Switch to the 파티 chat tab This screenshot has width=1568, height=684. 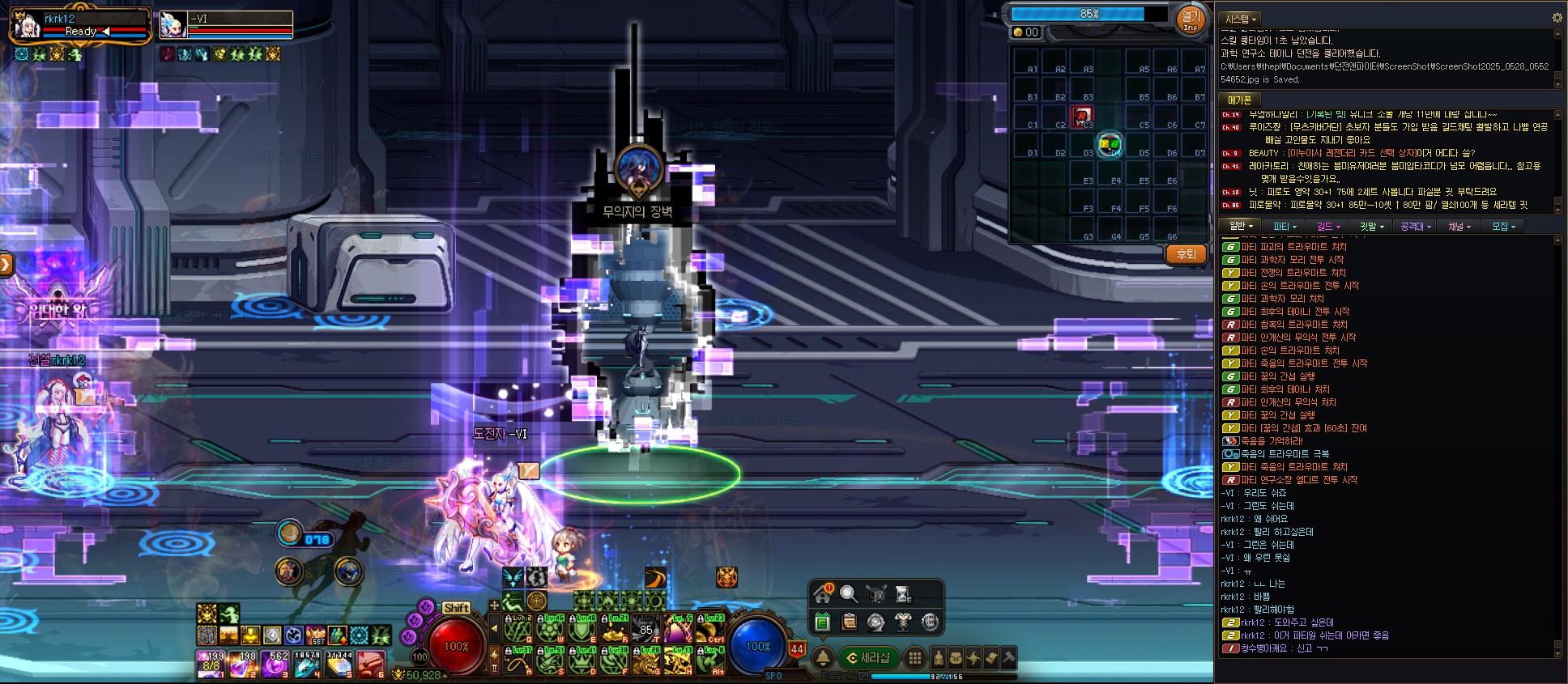[x=1285, y=227]
